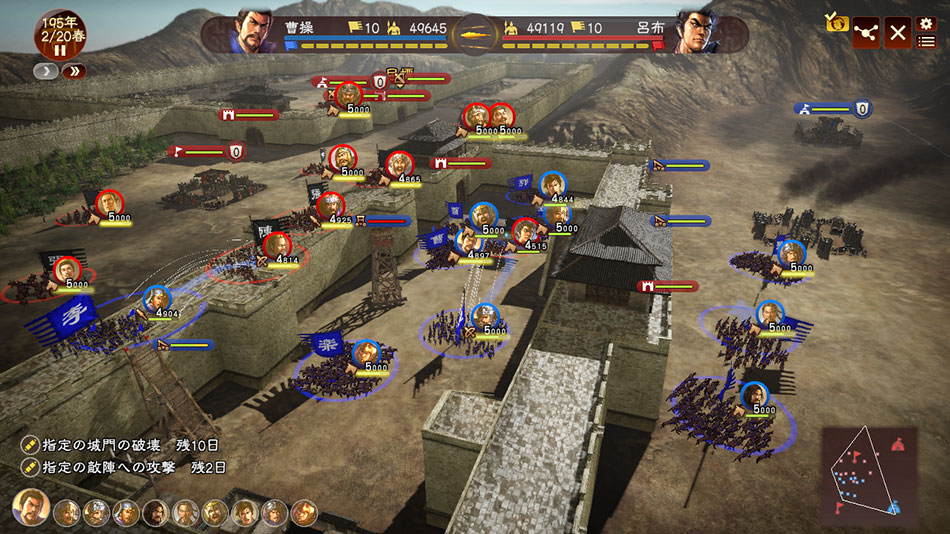Select the red enemy unit marker with 4865 troops
This screenshot has width=950, height=534.
pyautogui.click(x=399, y=164)
